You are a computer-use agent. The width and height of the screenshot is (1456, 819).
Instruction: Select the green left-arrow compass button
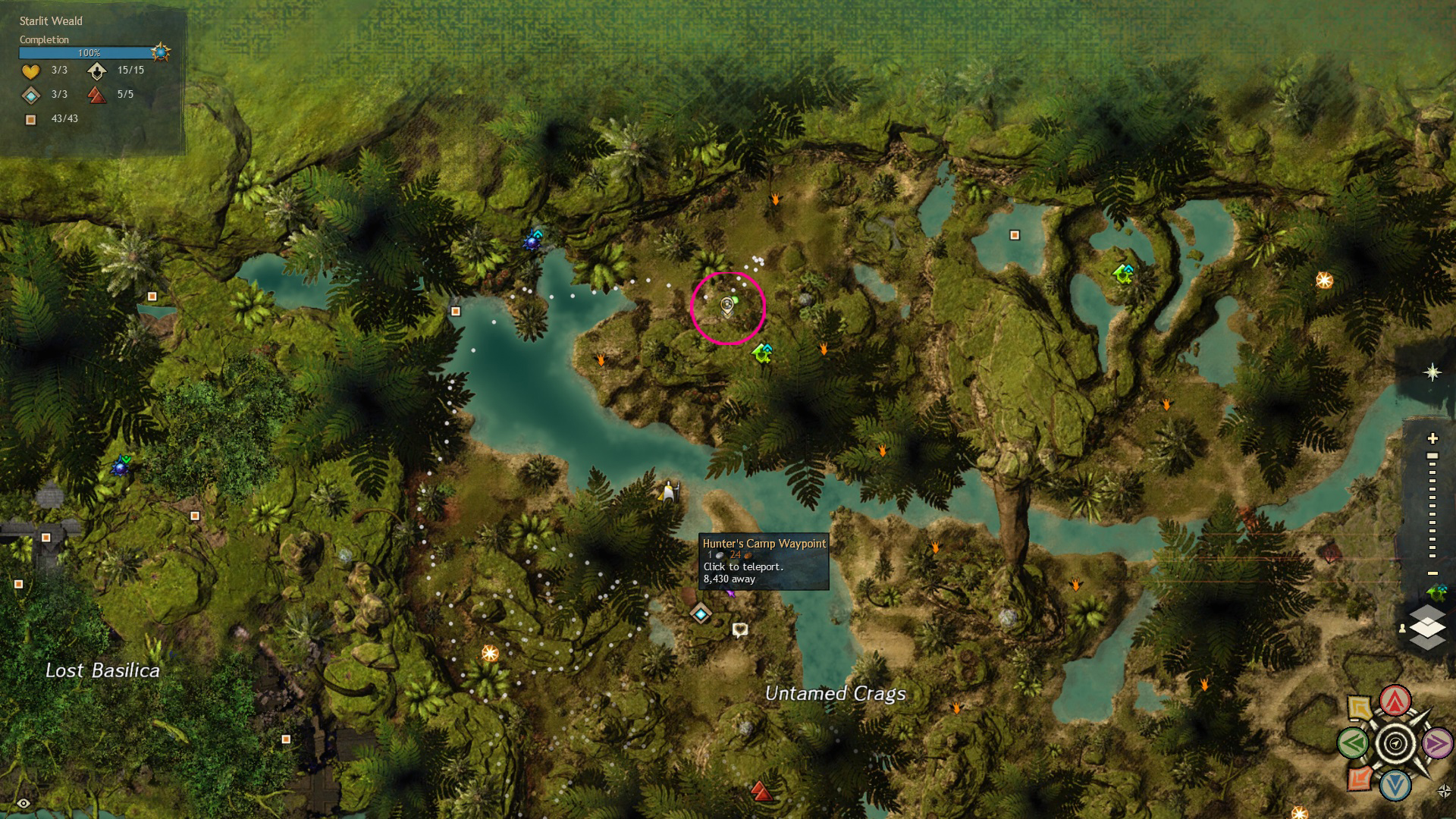pos(1353,743)
